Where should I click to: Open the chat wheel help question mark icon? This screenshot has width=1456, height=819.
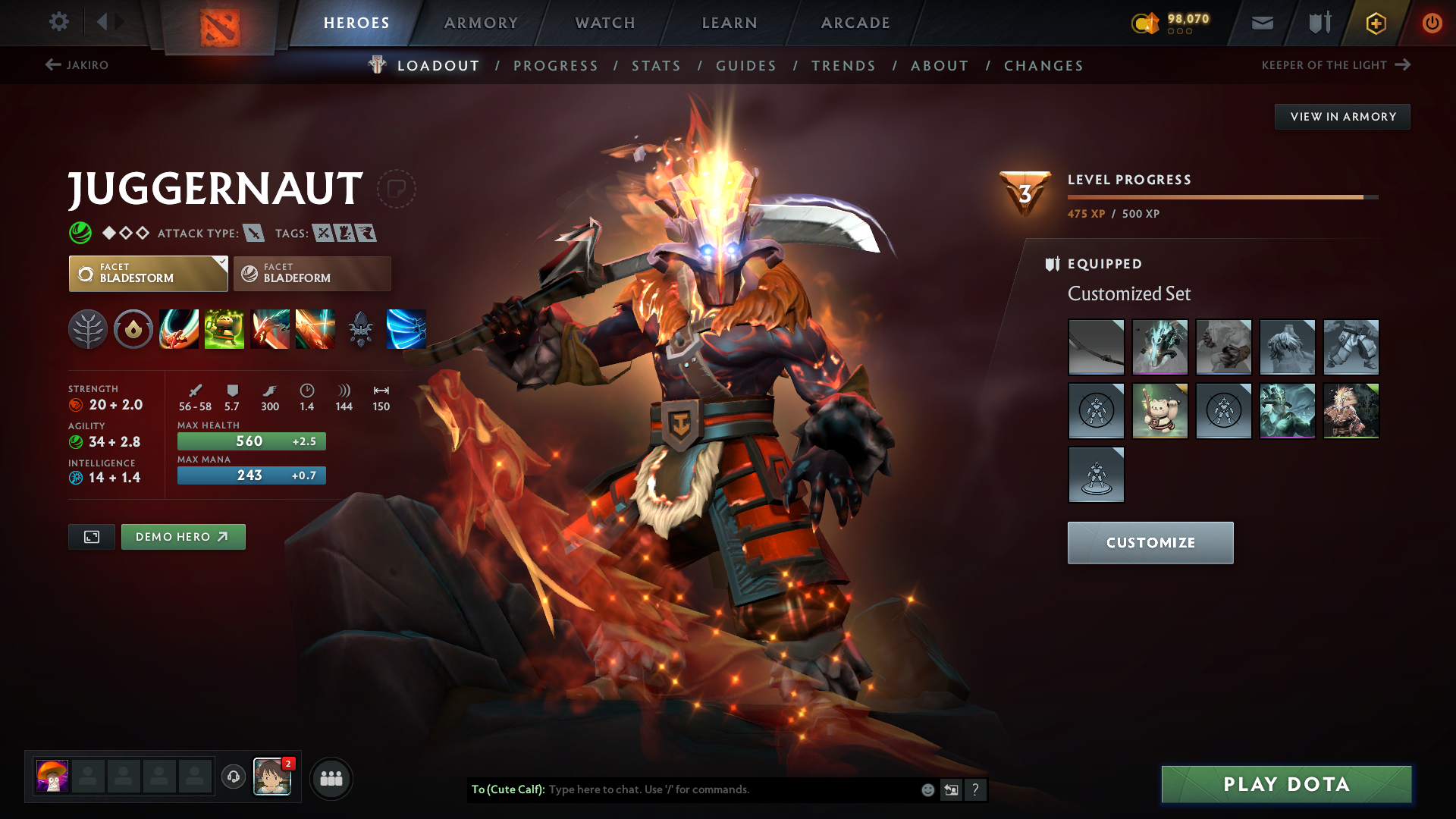click(976, 789)
